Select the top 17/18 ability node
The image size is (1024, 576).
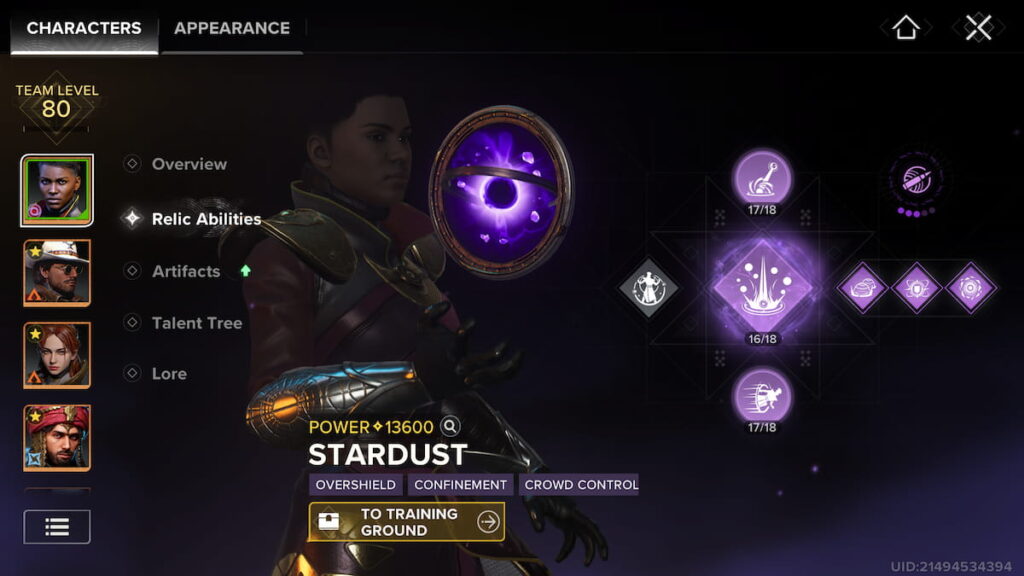pos(762,178)
